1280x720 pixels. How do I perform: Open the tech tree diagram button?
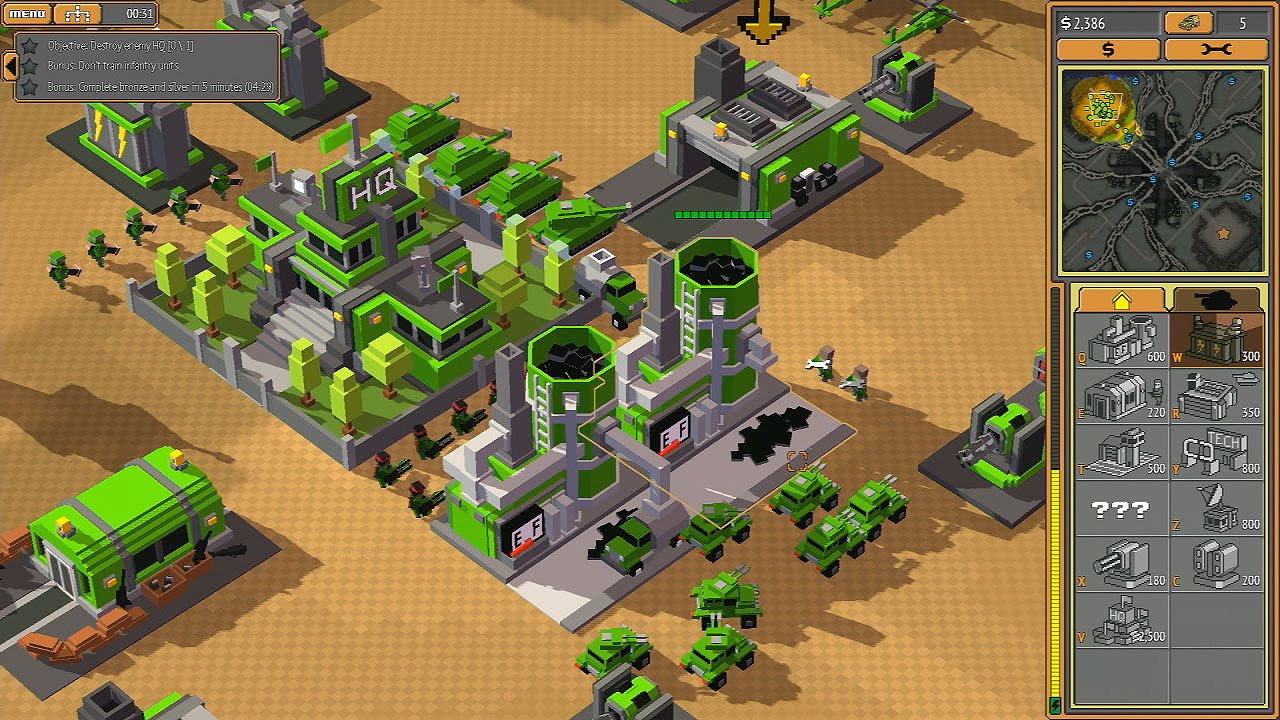(78, 14)
